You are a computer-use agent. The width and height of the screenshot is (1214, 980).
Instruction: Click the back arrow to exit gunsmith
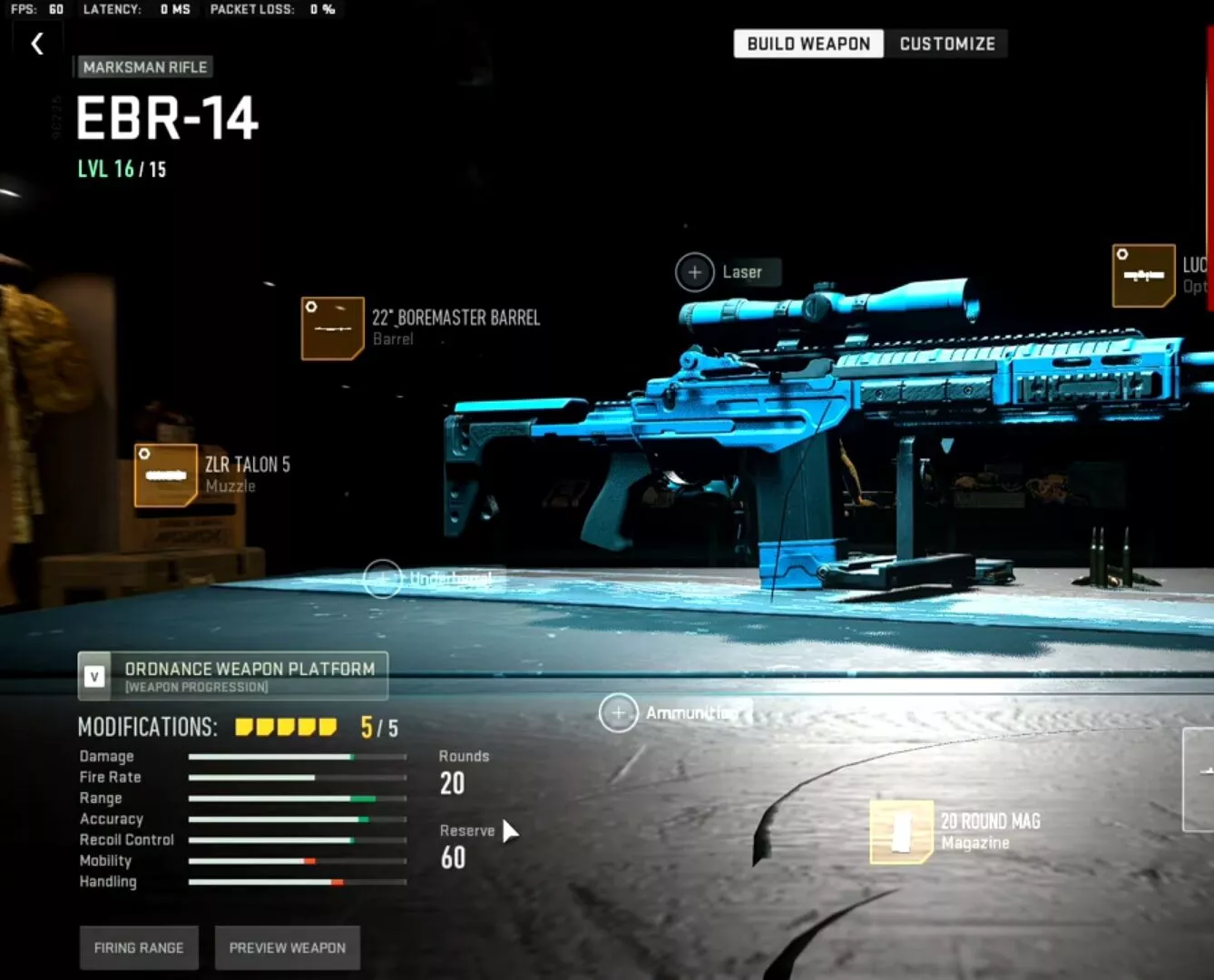pyautogui.click(x=36, y=43)
